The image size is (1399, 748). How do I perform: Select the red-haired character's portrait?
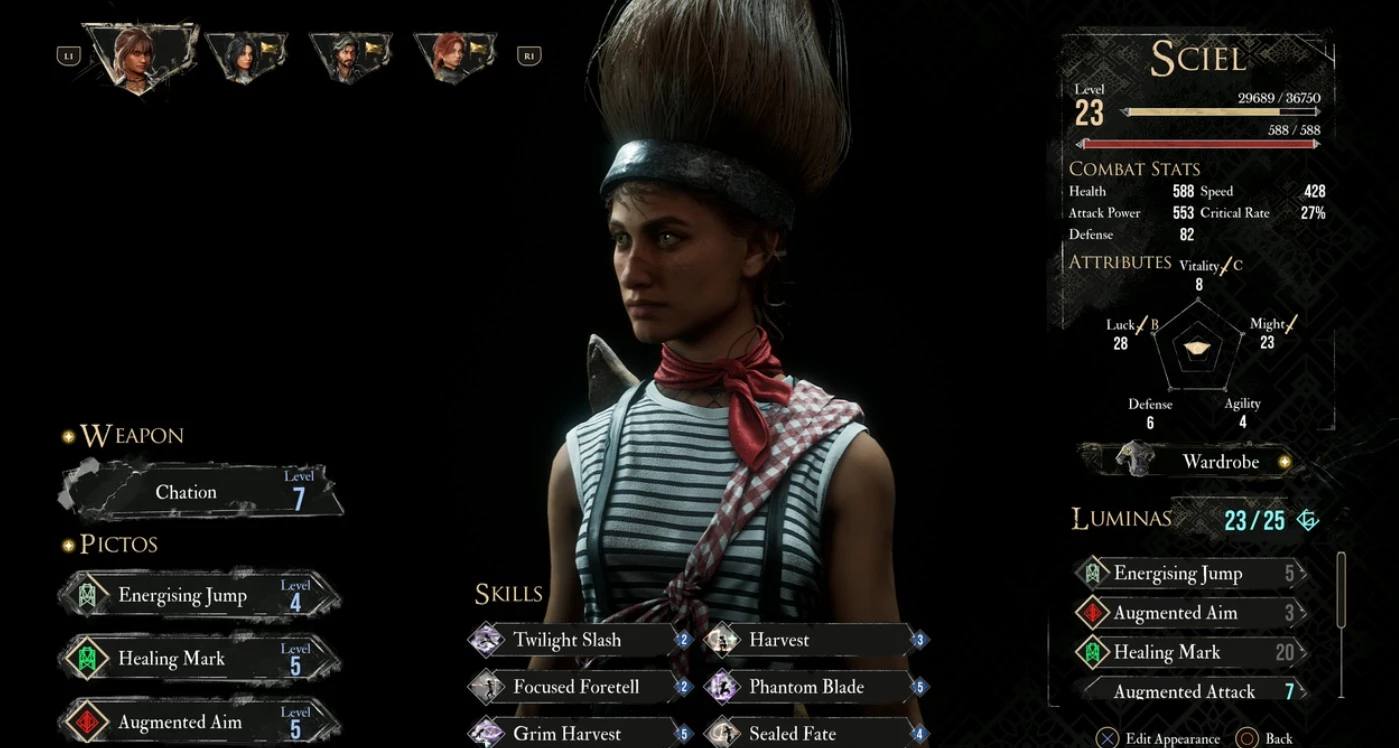(x=453, y=55)
